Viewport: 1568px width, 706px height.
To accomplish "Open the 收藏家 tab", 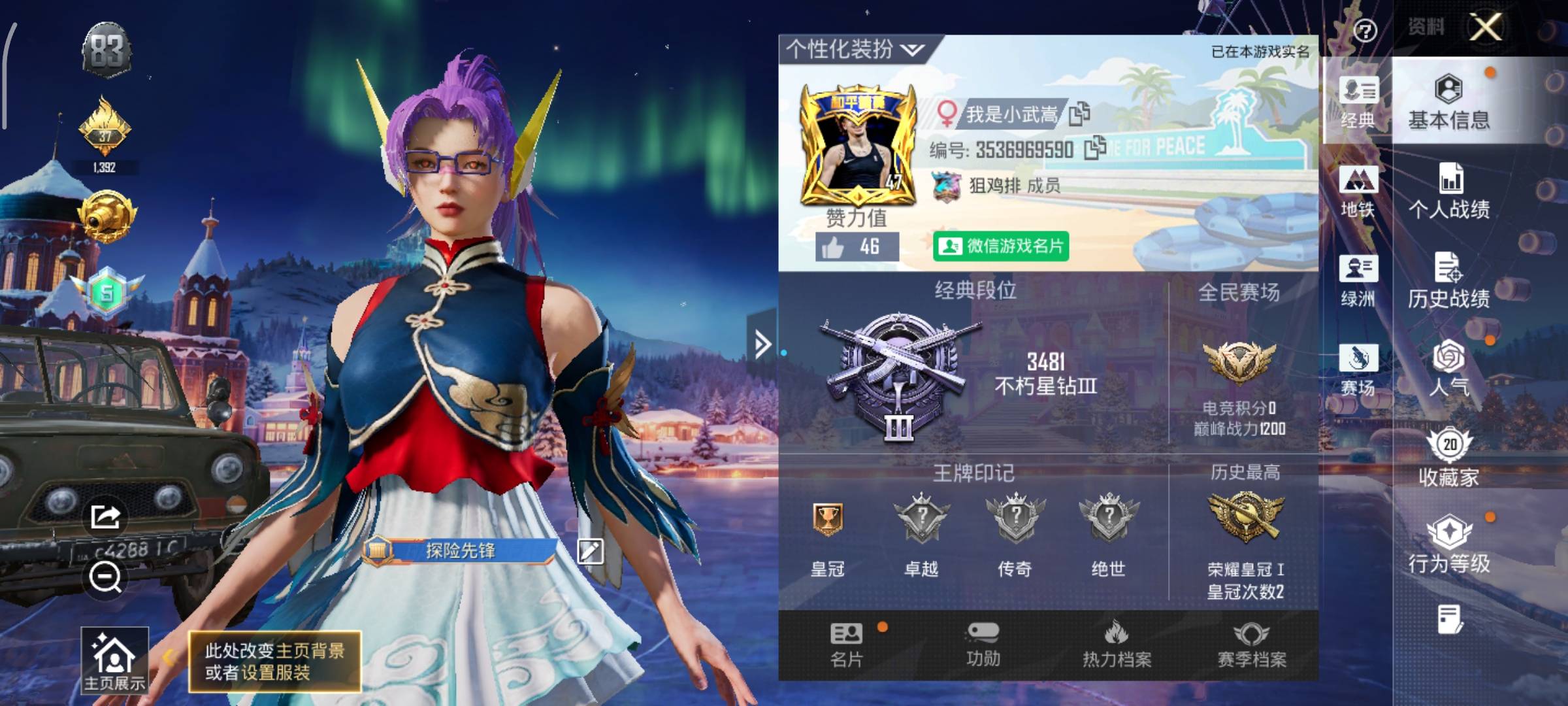I will 1449,459.
